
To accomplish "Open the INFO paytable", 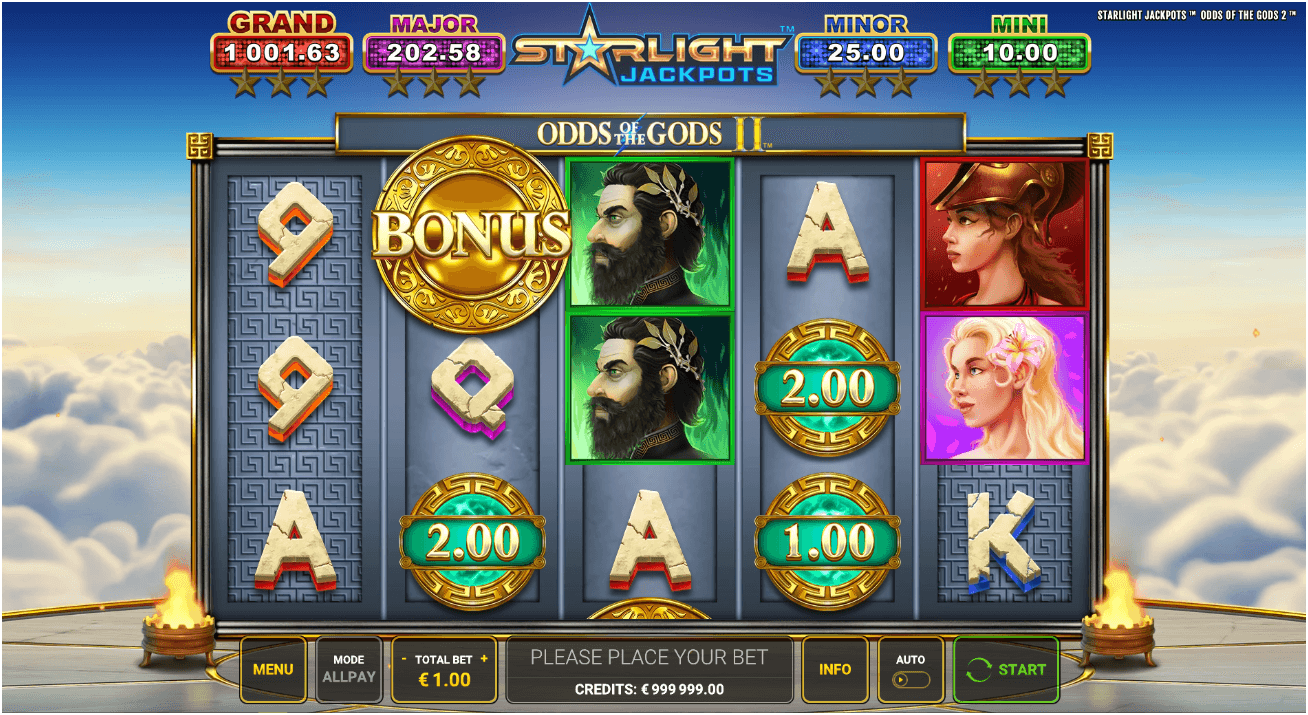I will tap(835, 669).
